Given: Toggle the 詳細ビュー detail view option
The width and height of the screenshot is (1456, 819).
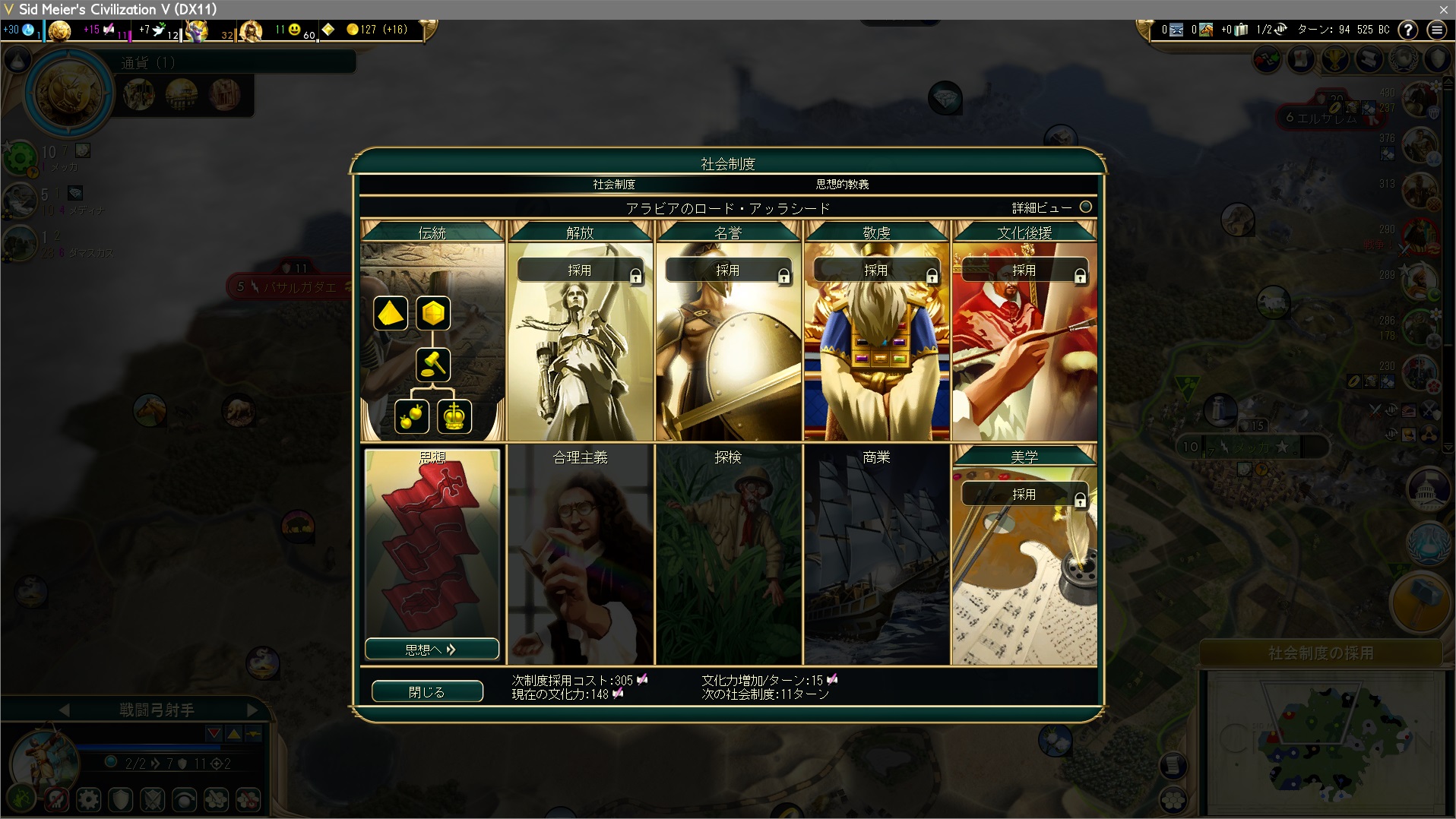Looking at the screenshot, I should (1086, 207).
